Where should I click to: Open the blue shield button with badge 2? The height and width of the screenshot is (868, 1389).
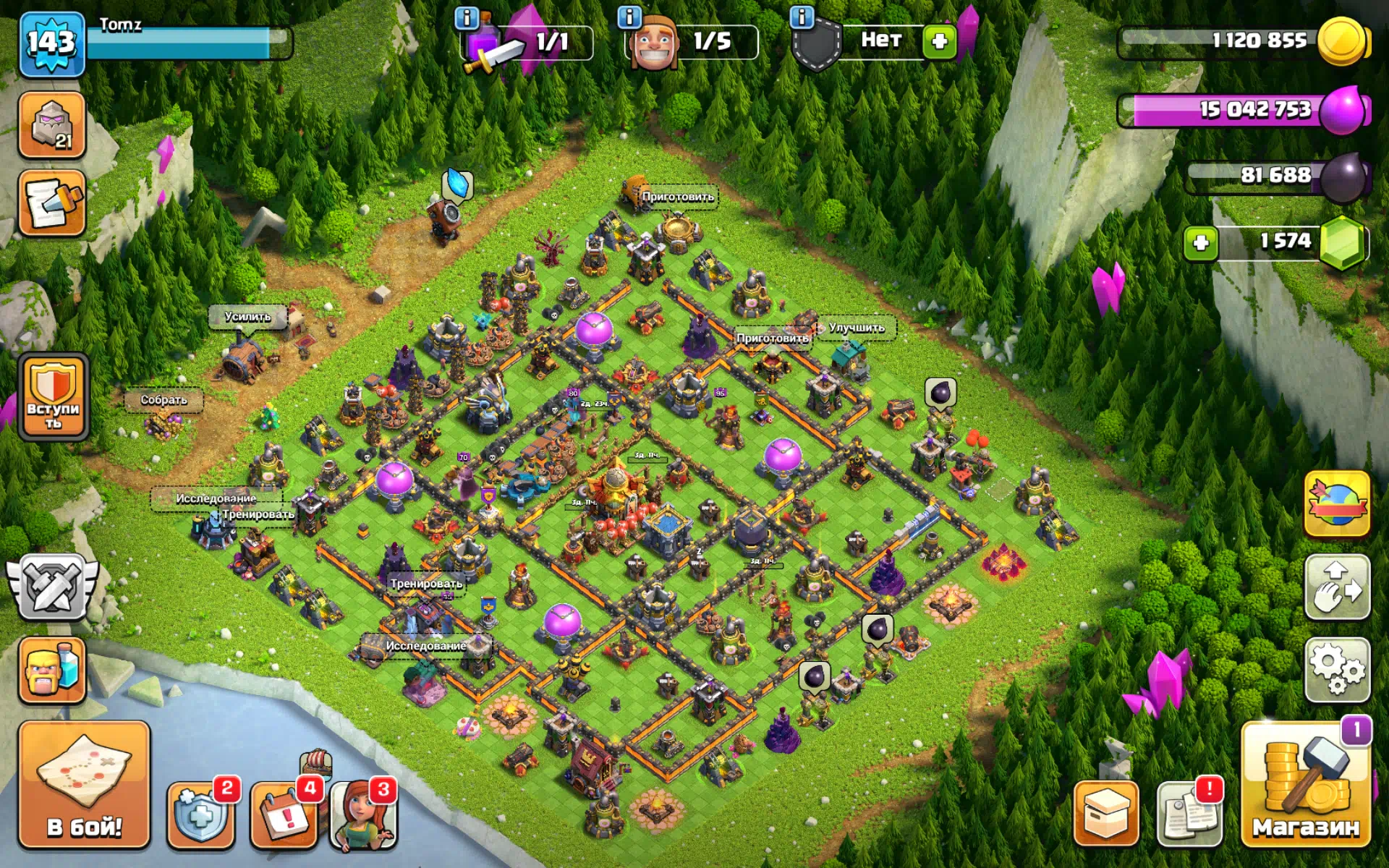tap(200, 815)
